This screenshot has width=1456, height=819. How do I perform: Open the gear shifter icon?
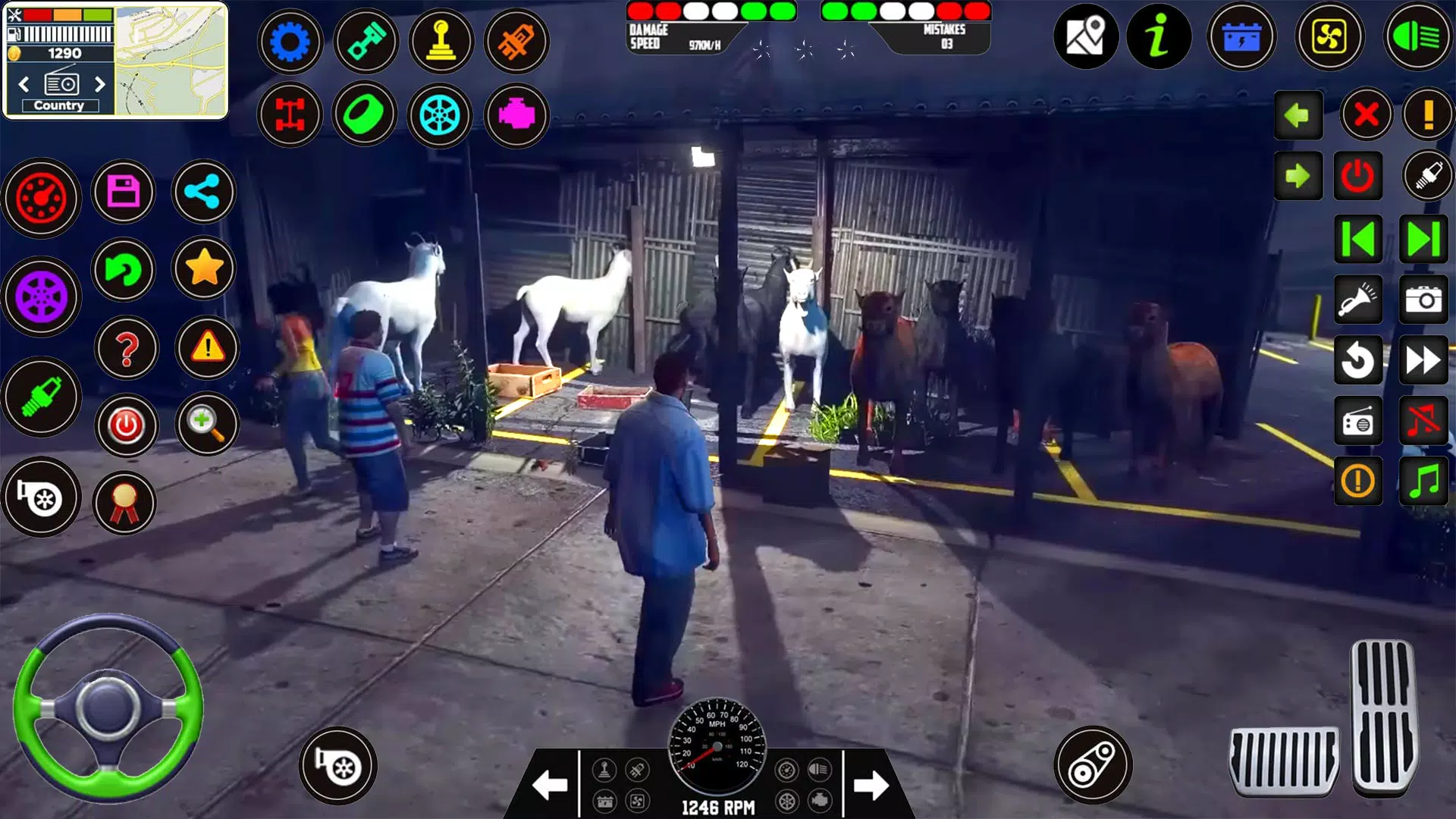[441, 41]
